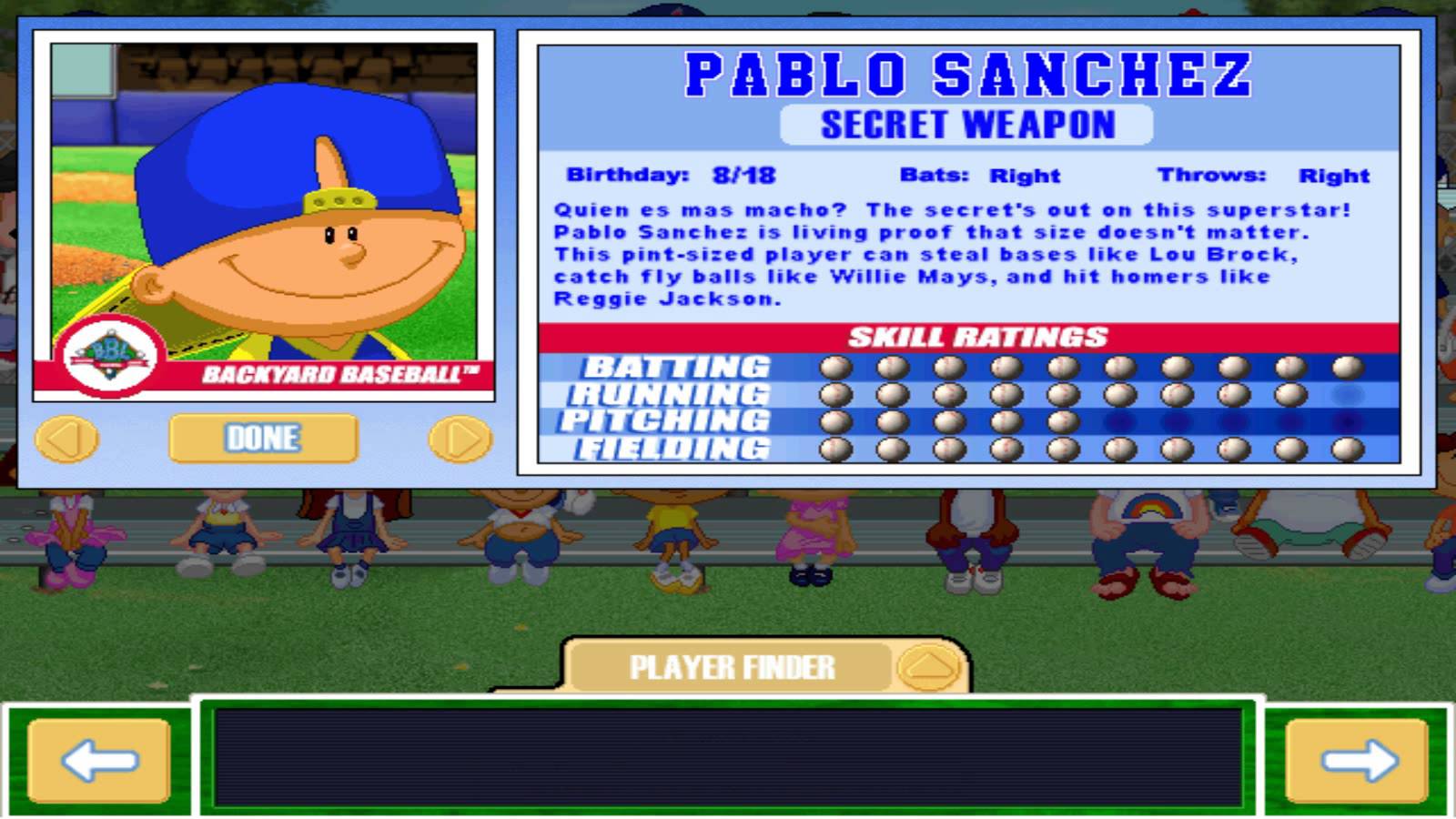The image size is (1456, 819).
Task: Select the BATTING skill label
Action: click(676, 368)
